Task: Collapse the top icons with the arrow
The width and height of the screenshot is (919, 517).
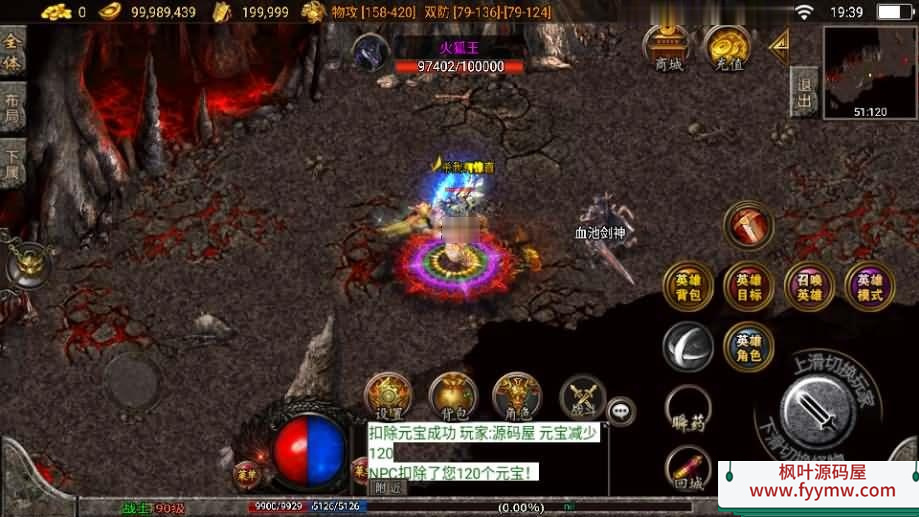Action: [778, 45]
